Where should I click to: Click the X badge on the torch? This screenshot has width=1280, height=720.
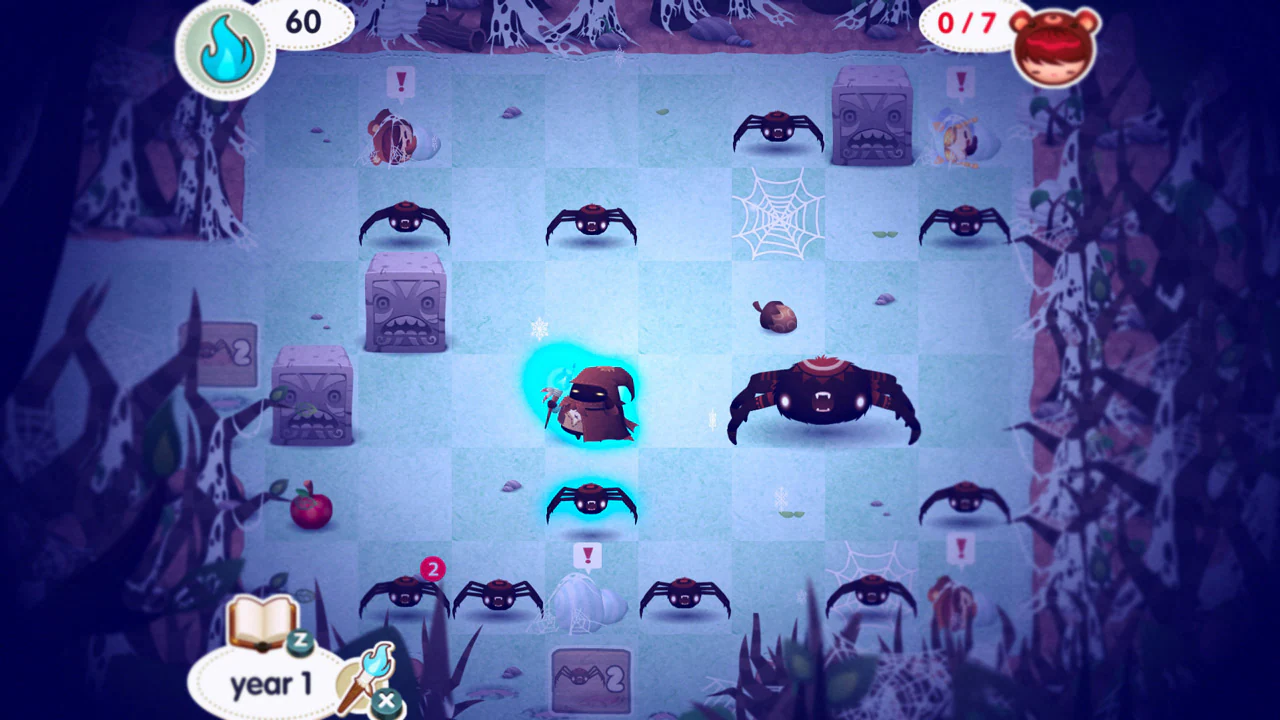coord(388,700)
